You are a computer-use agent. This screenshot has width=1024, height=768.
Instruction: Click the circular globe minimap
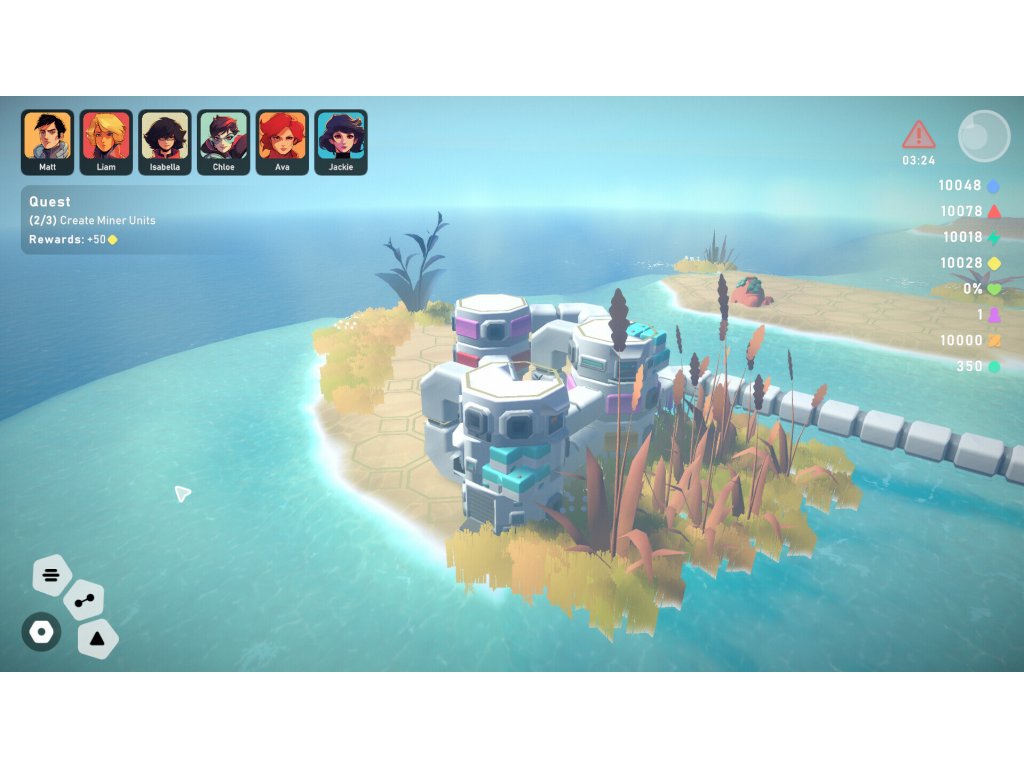pos(984,136)
